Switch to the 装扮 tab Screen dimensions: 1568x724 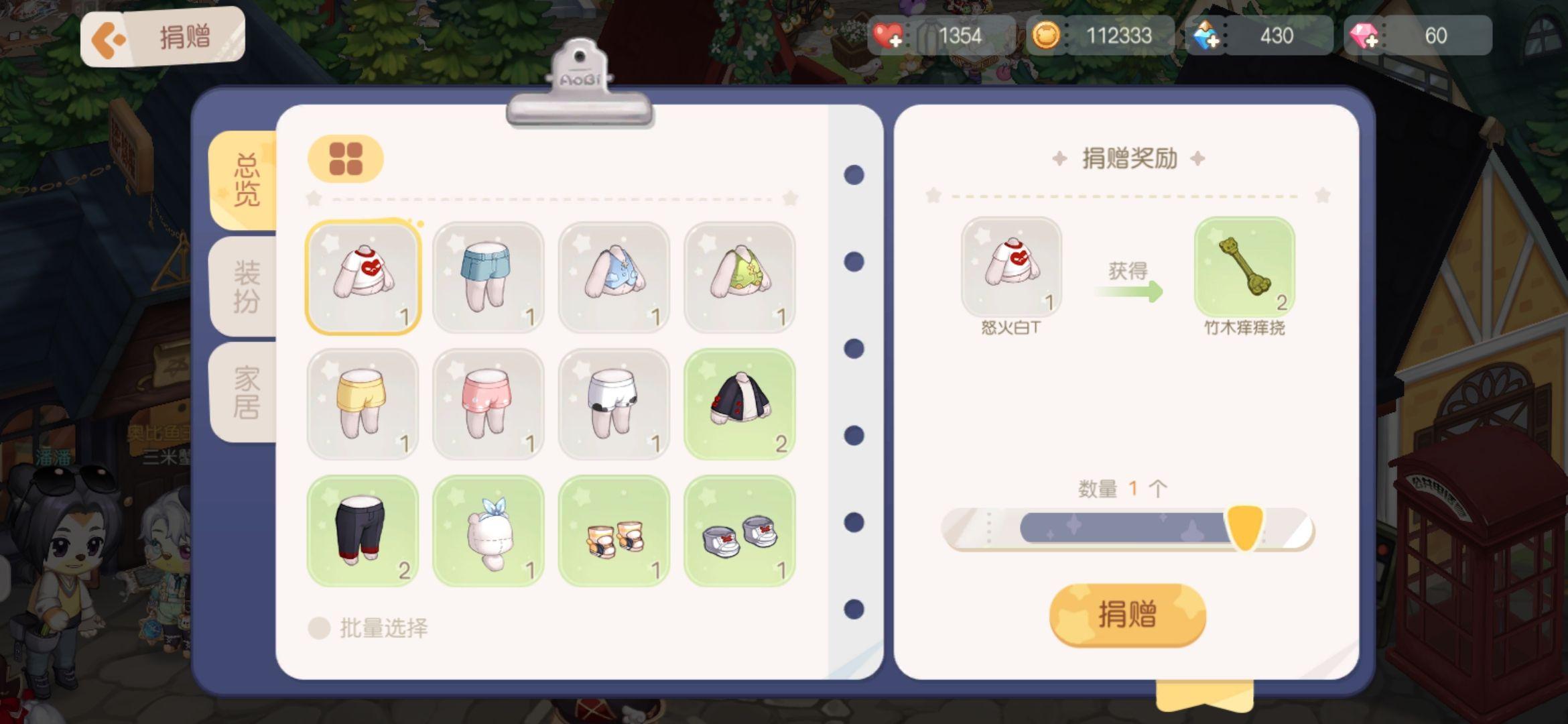pyautogui.click(x=246, y=287)
